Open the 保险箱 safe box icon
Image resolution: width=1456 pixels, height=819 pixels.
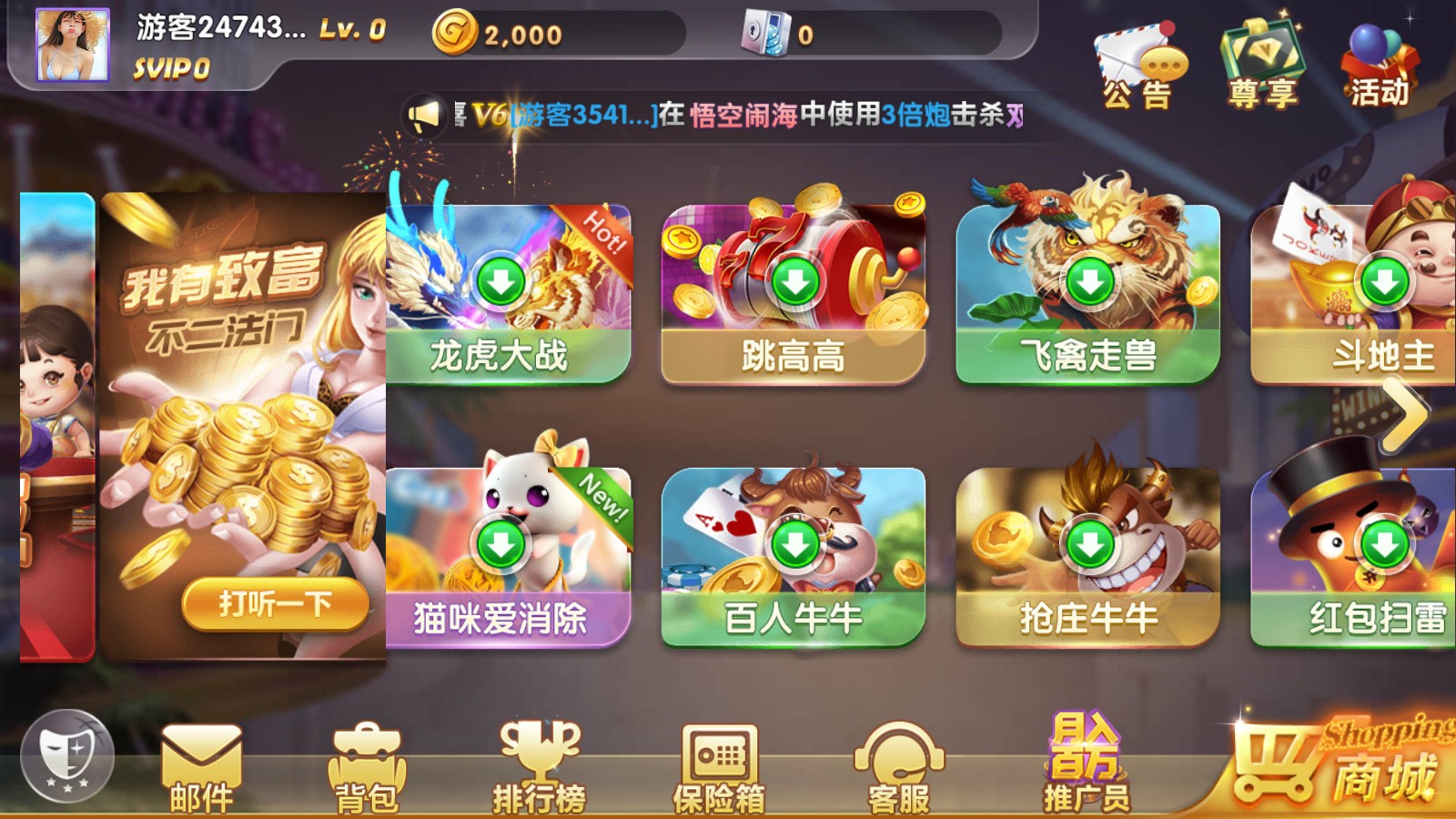719,764
